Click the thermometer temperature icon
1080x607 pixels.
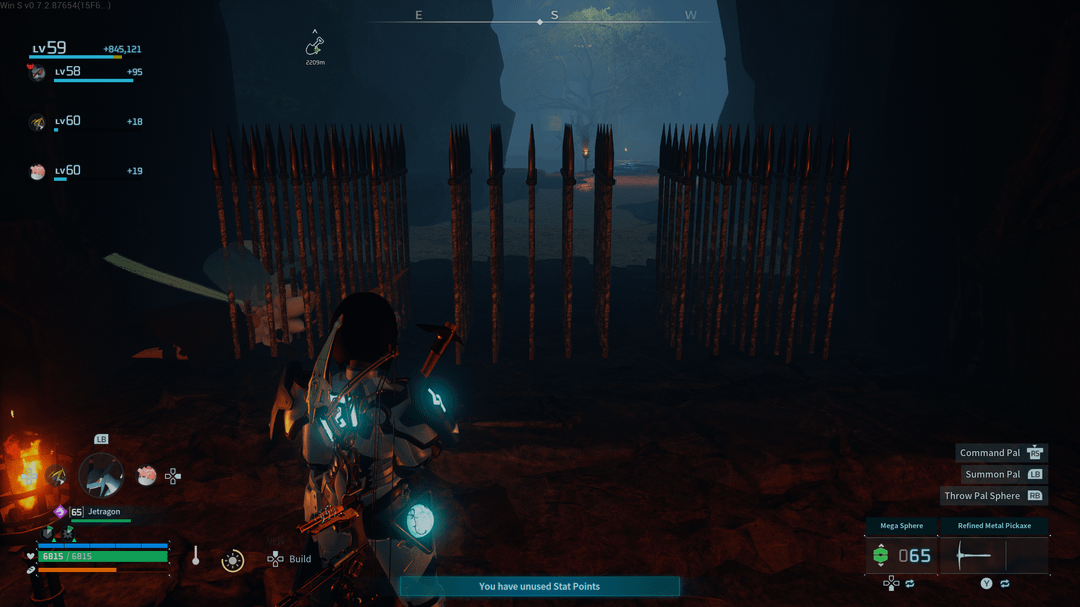pyautogui.click(x=196, y=556)
